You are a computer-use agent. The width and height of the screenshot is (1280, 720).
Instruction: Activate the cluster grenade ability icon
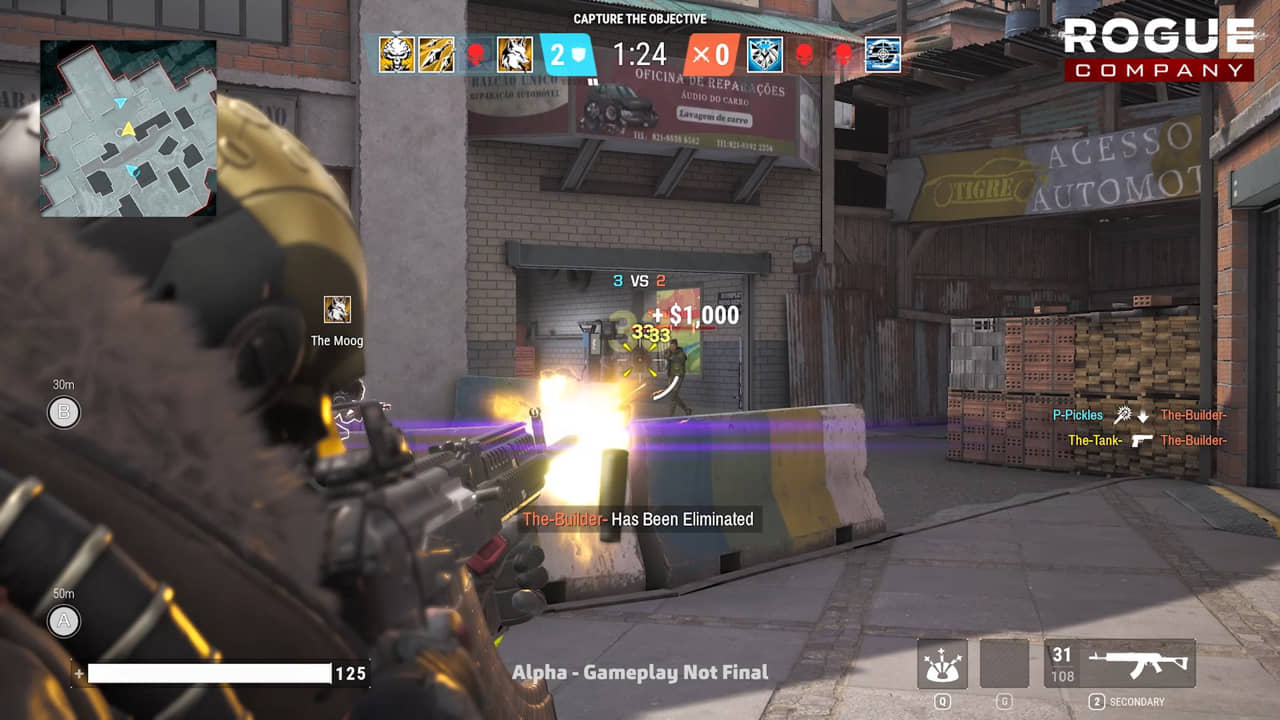pos(942,664)
